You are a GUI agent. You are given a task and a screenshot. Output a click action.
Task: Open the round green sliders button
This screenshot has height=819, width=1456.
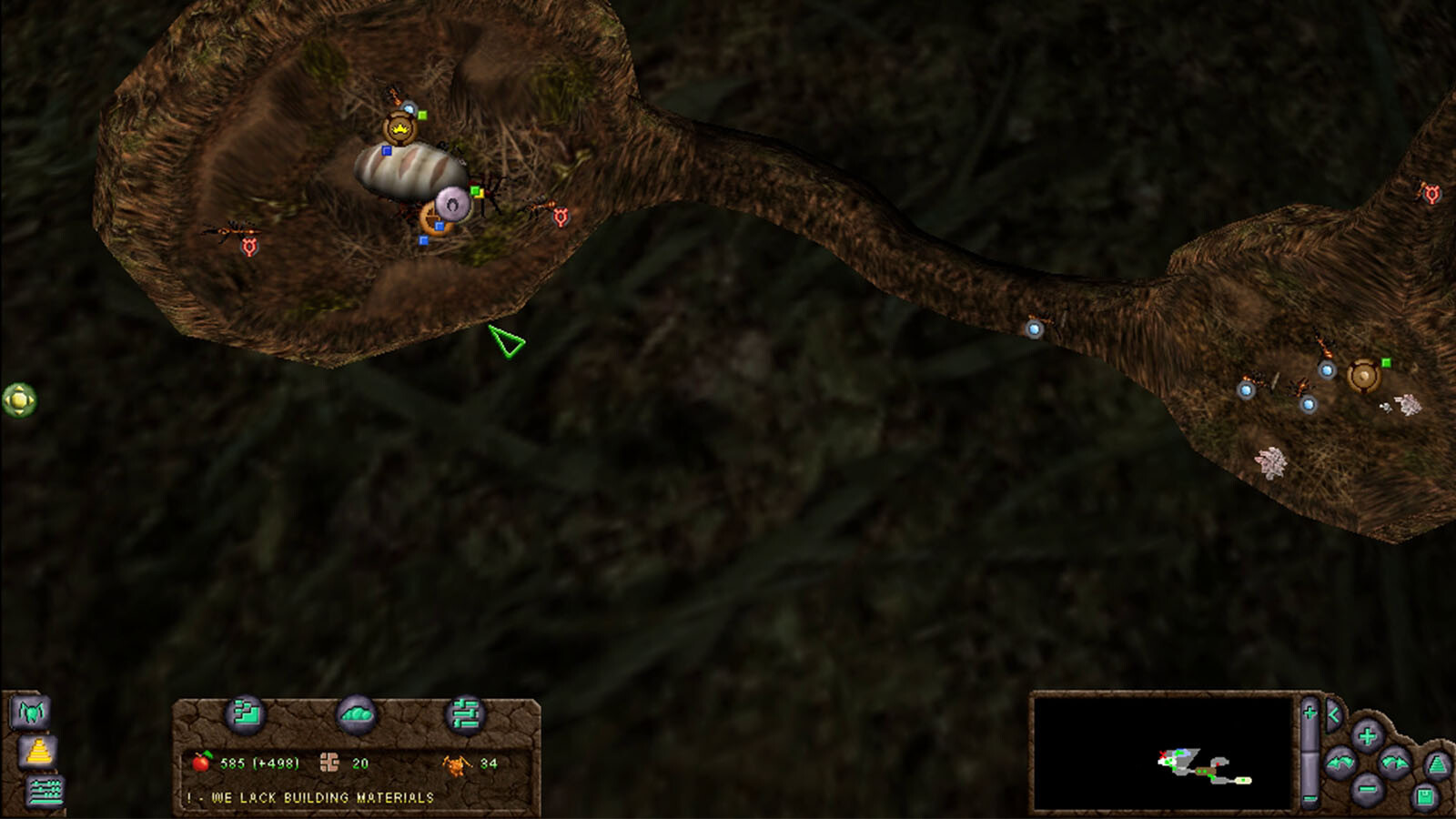[465, 714]
